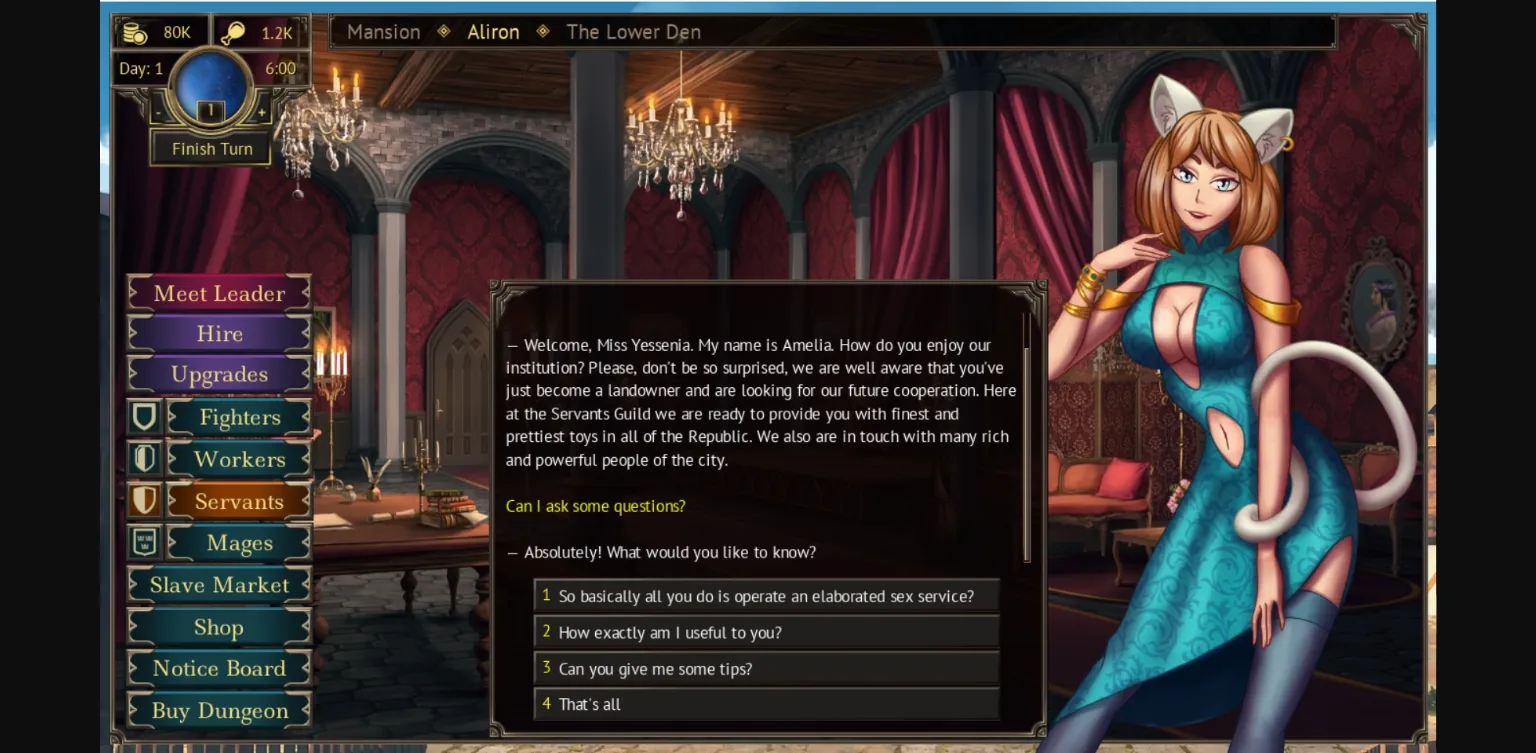Visit the Slave Market
Image resolution: width=1536 pixels, height=753 pixels.
coord(218,584)
